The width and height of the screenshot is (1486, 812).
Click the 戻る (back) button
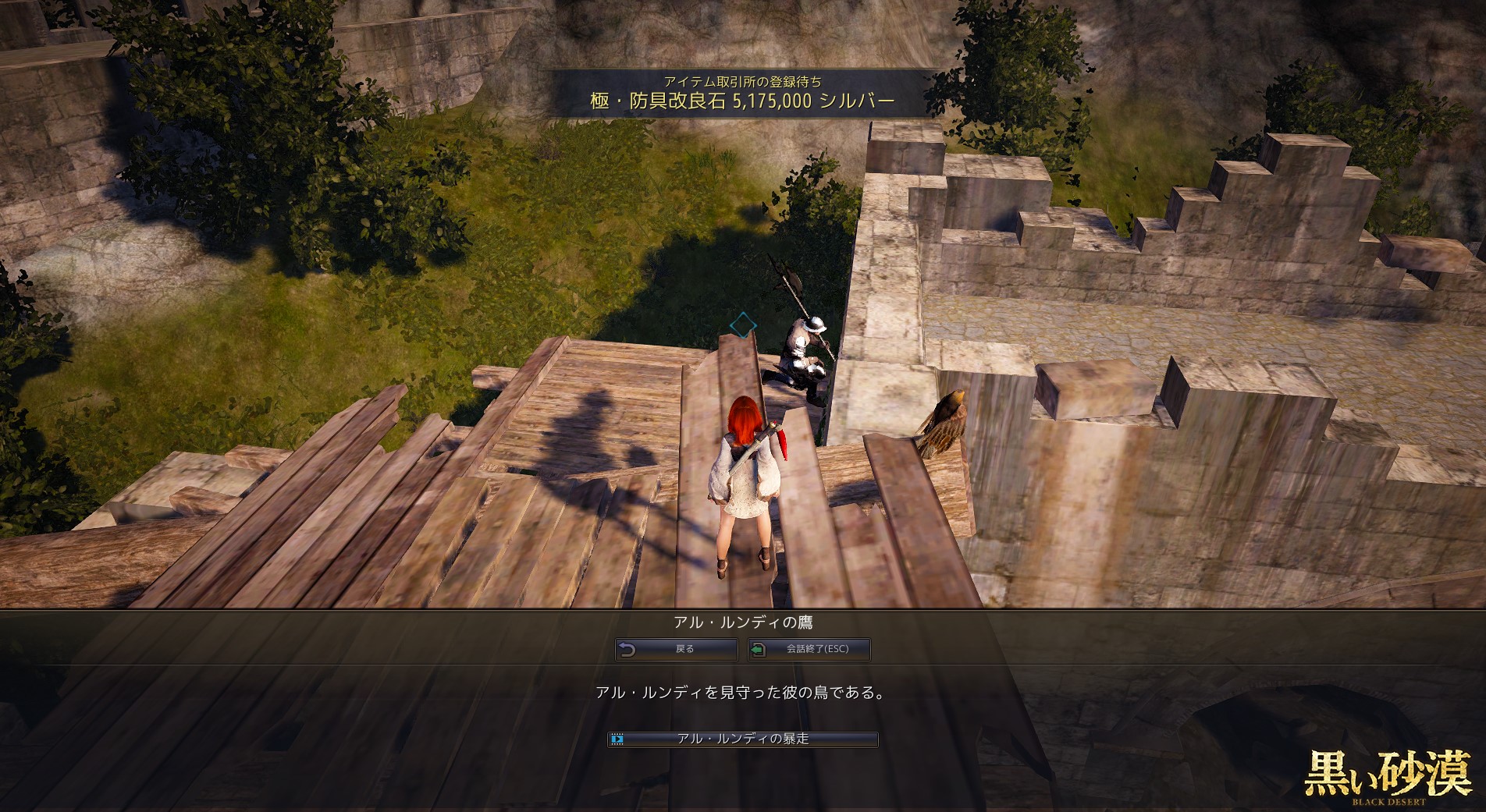pyautogui.click(x=677, y=649)
